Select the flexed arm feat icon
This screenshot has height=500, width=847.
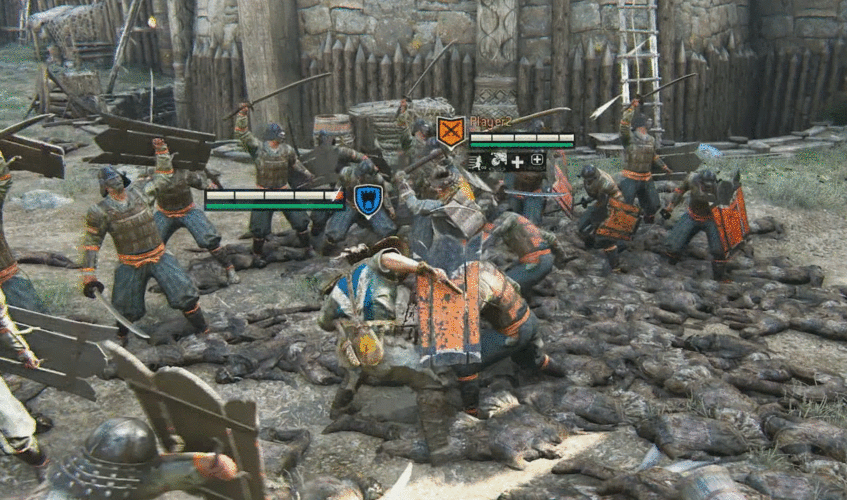497,160
